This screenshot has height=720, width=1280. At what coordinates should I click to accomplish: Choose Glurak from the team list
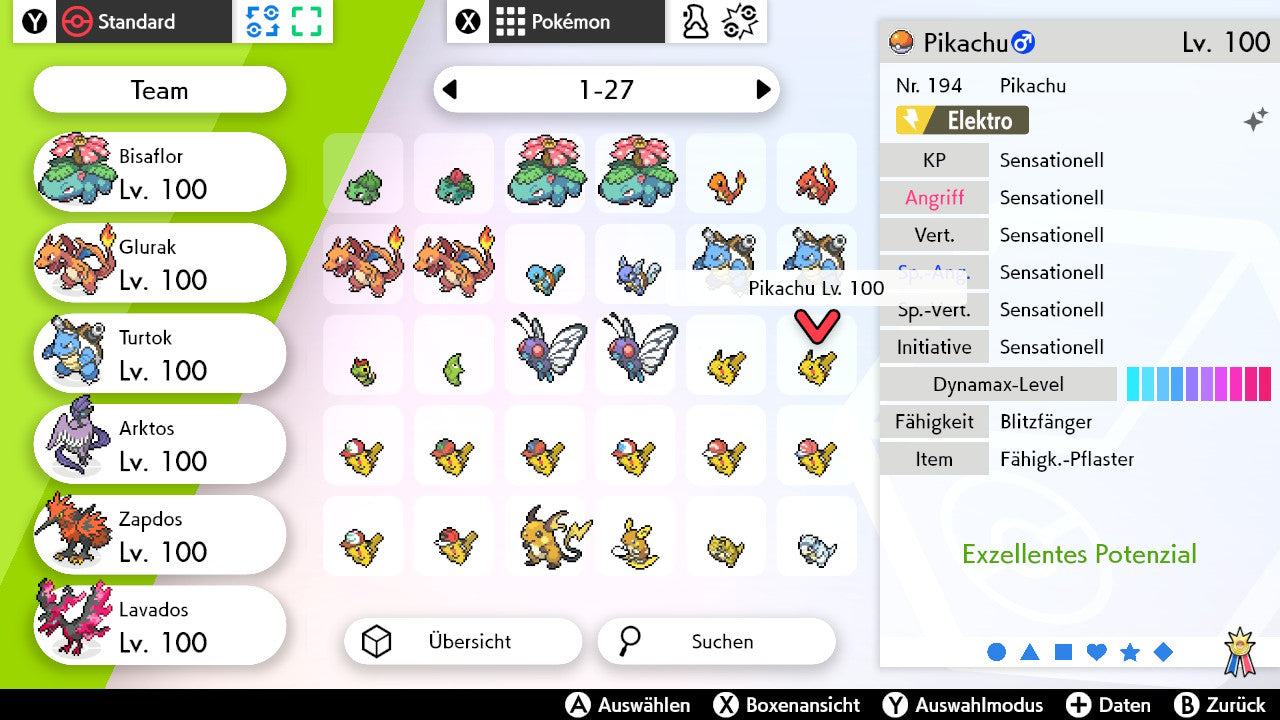click(160, 263)
